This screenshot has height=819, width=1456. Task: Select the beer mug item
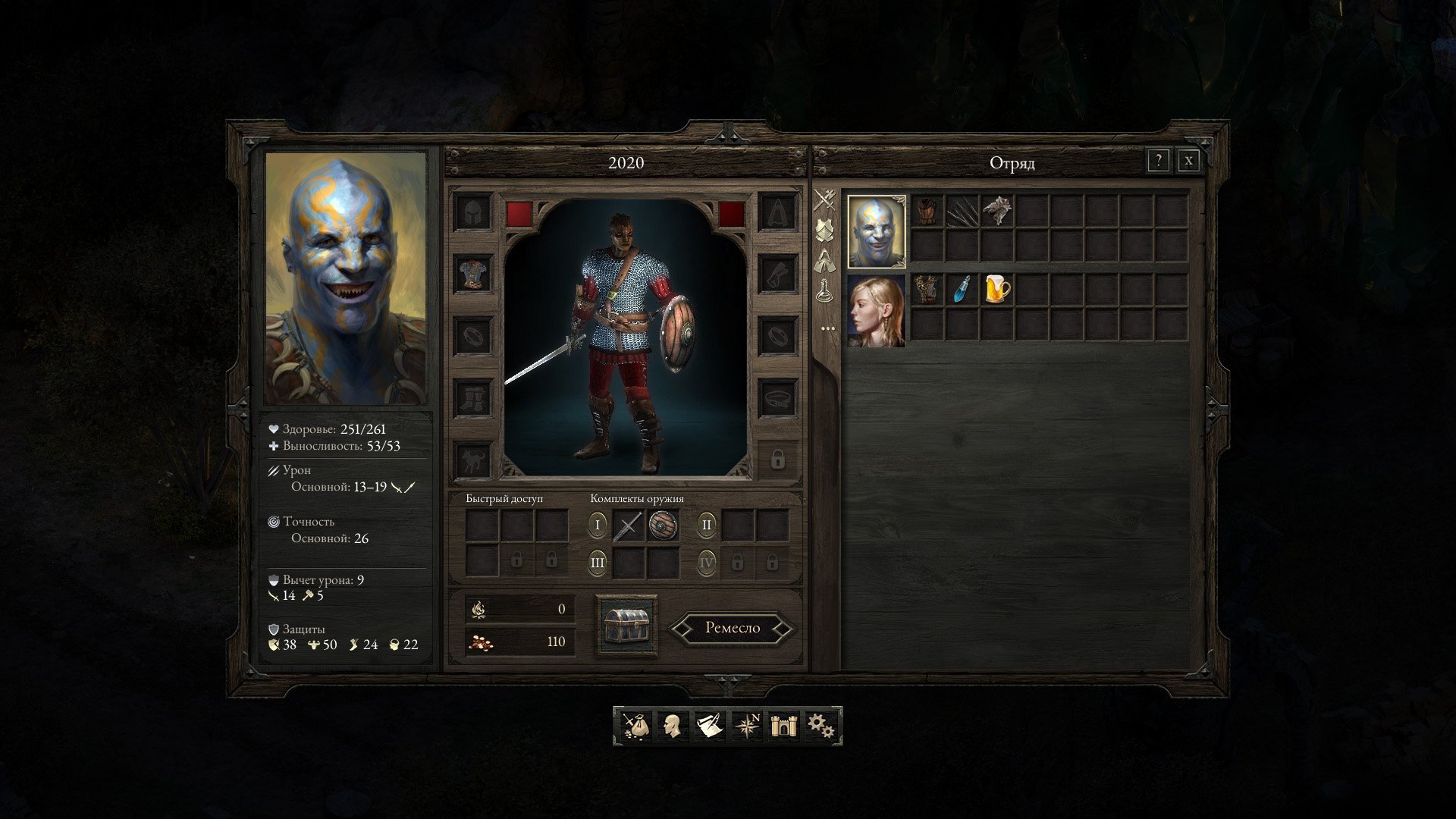[x=997, y=290]
